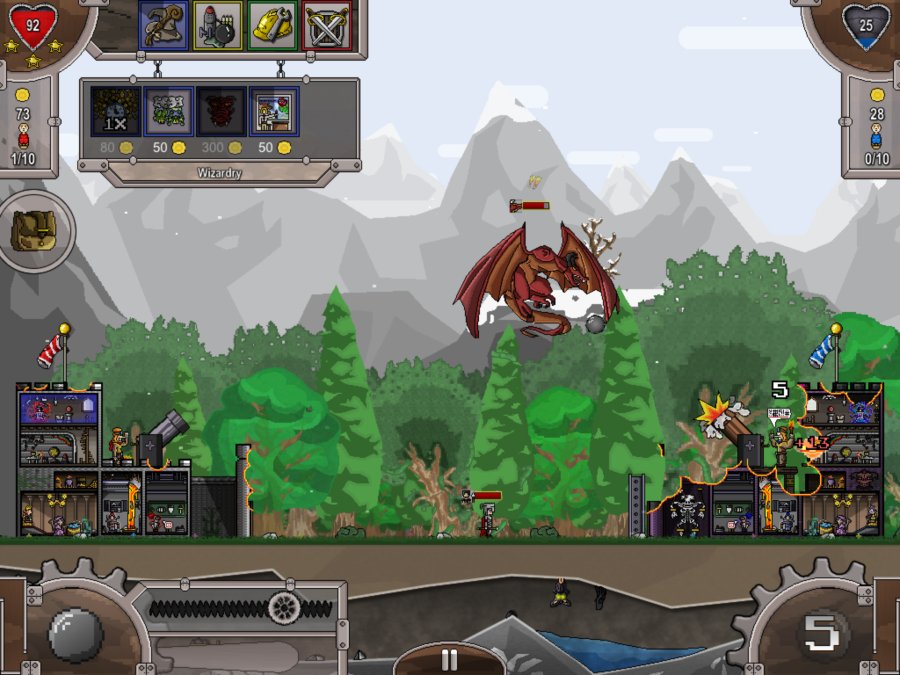Pause the game
Viewport: 900px width, 675px height.
449,659
